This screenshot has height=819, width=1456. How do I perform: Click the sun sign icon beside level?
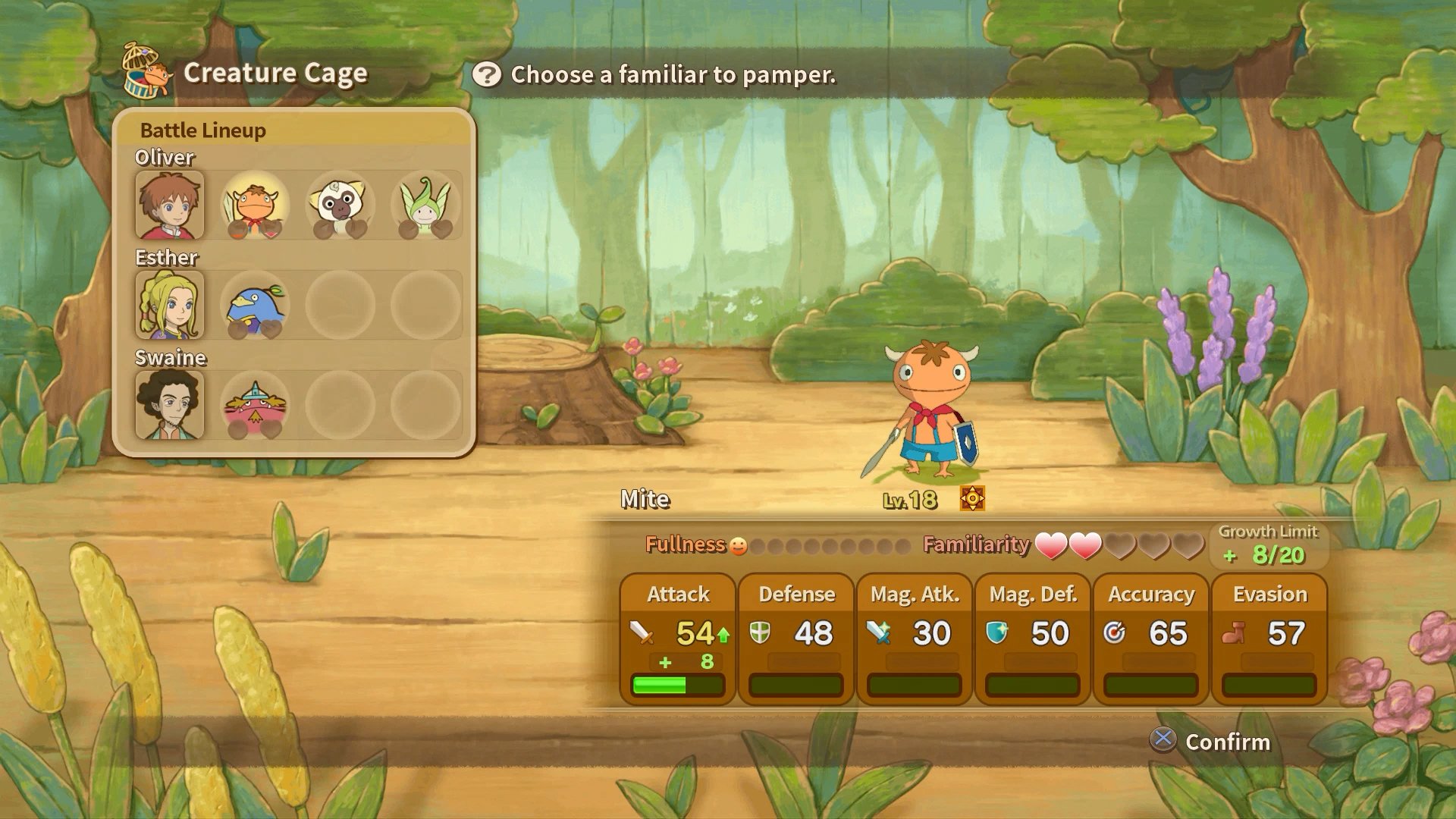tap(972, 498)
